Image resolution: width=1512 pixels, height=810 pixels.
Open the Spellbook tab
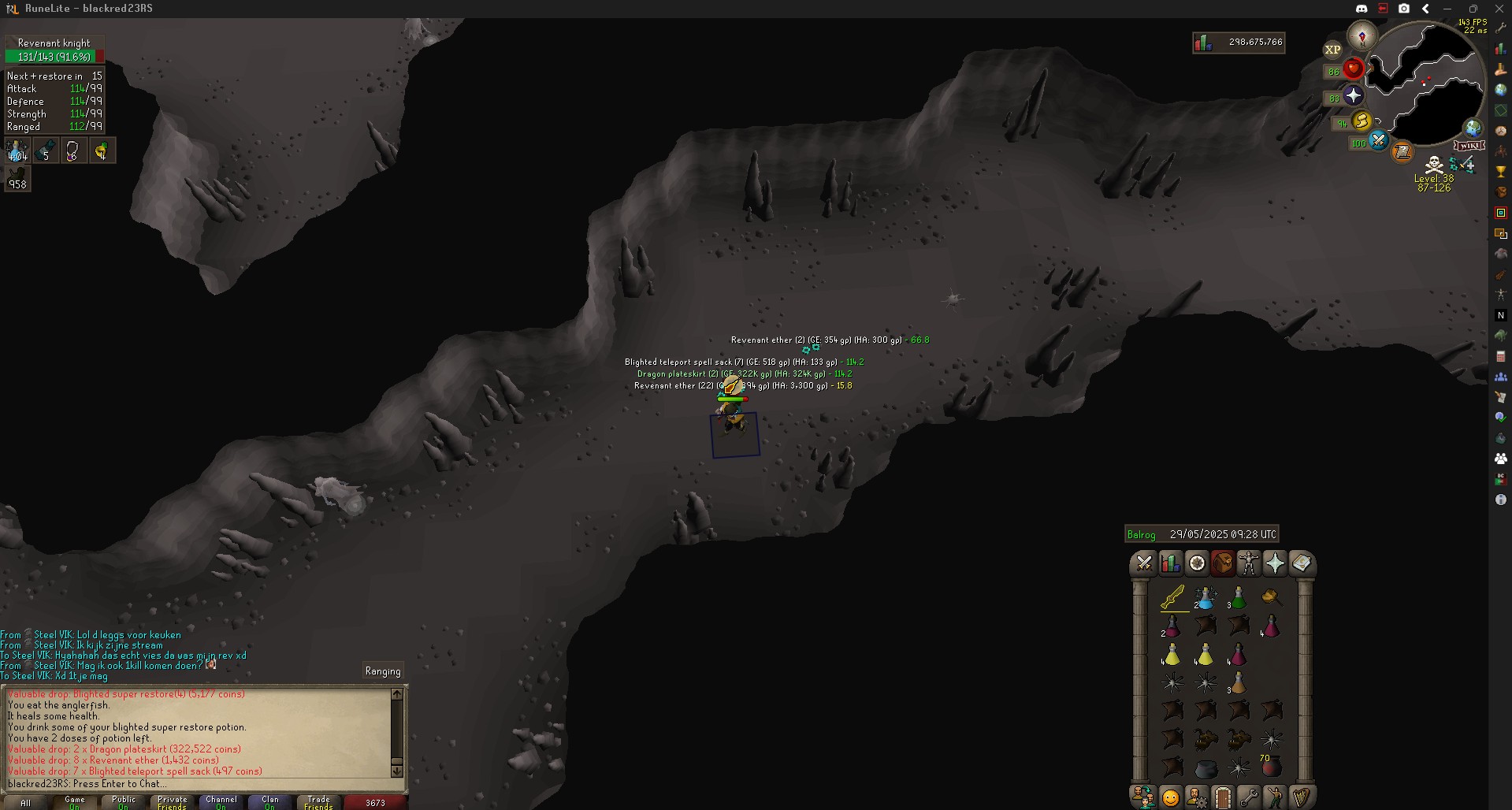[x=1301, y=563]
